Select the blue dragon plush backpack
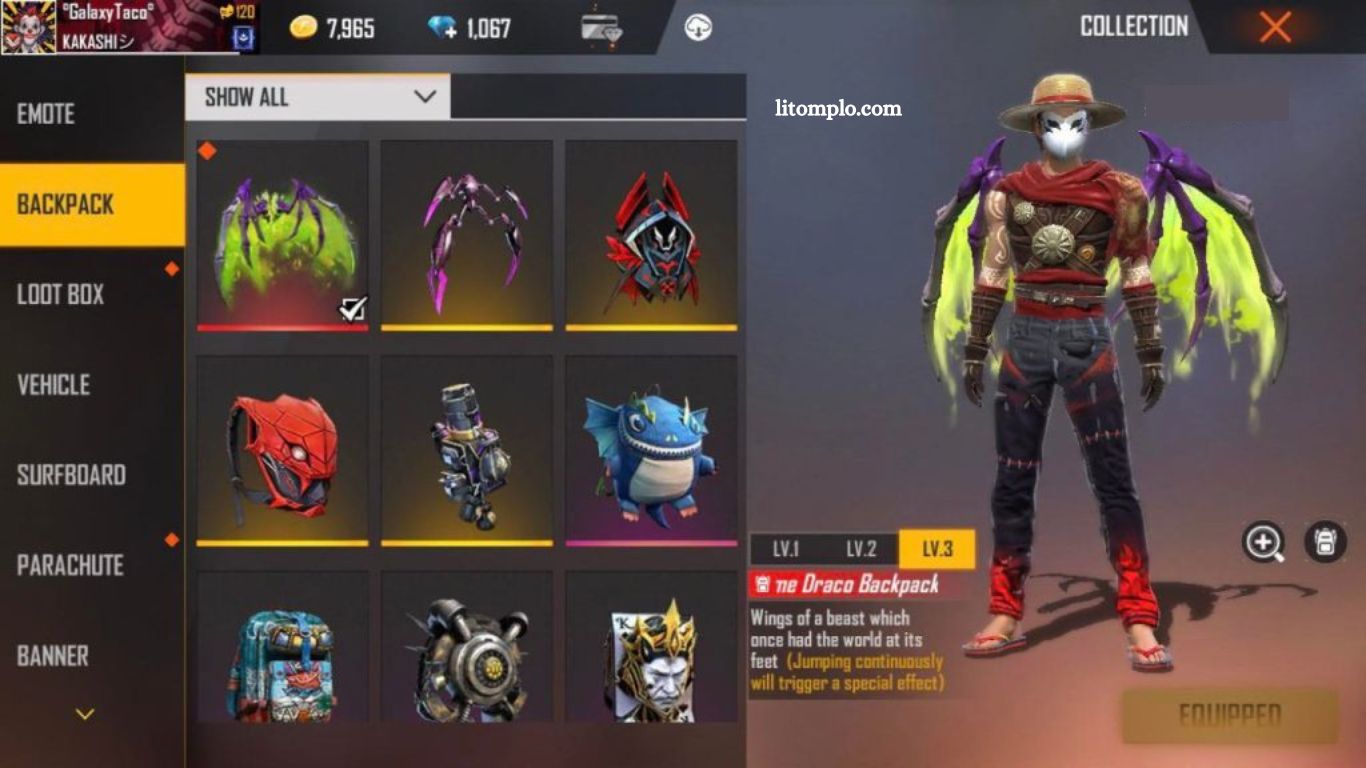 coord(651,451)
